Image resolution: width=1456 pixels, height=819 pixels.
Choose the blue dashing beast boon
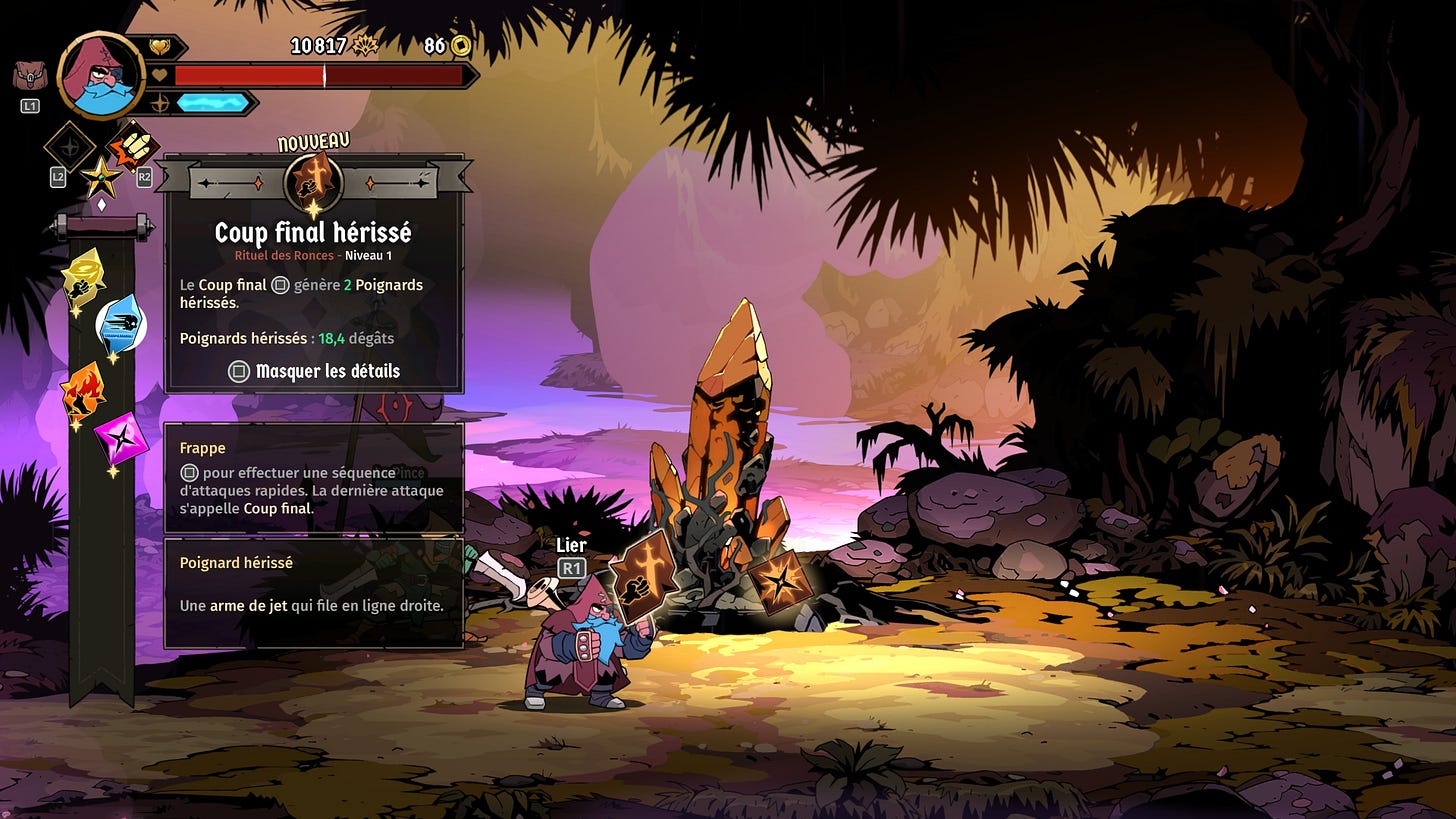click(121, 324)
